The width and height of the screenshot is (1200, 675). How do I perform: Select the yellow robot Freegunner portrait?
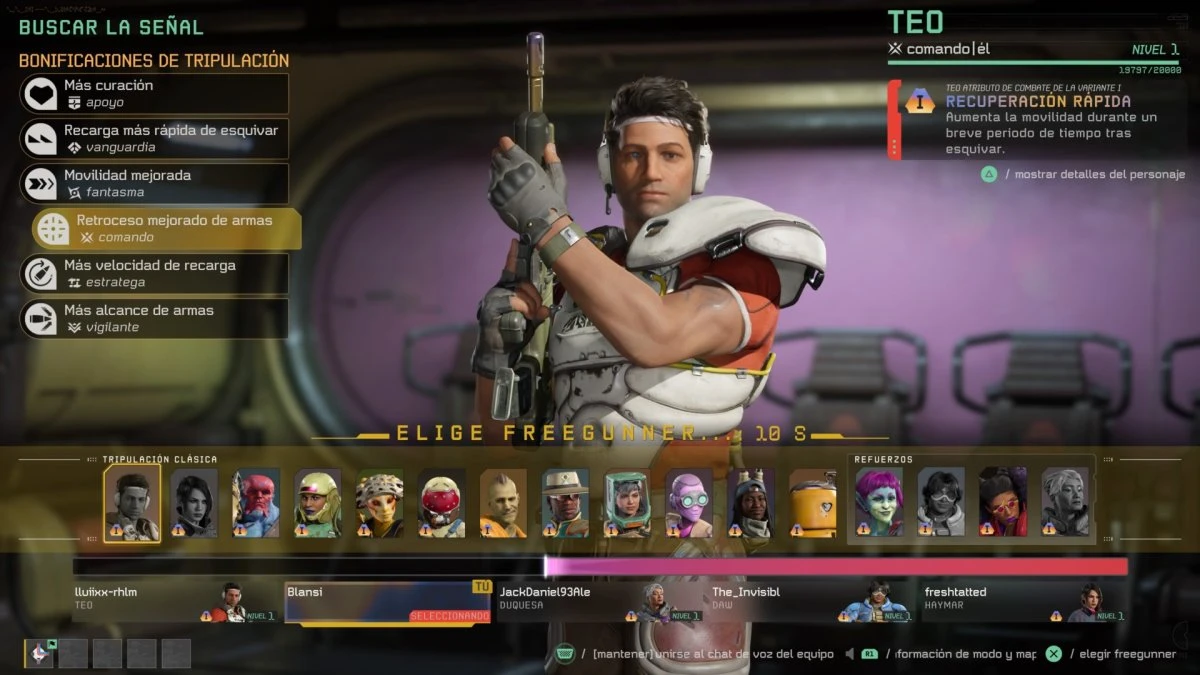(812, 502)
